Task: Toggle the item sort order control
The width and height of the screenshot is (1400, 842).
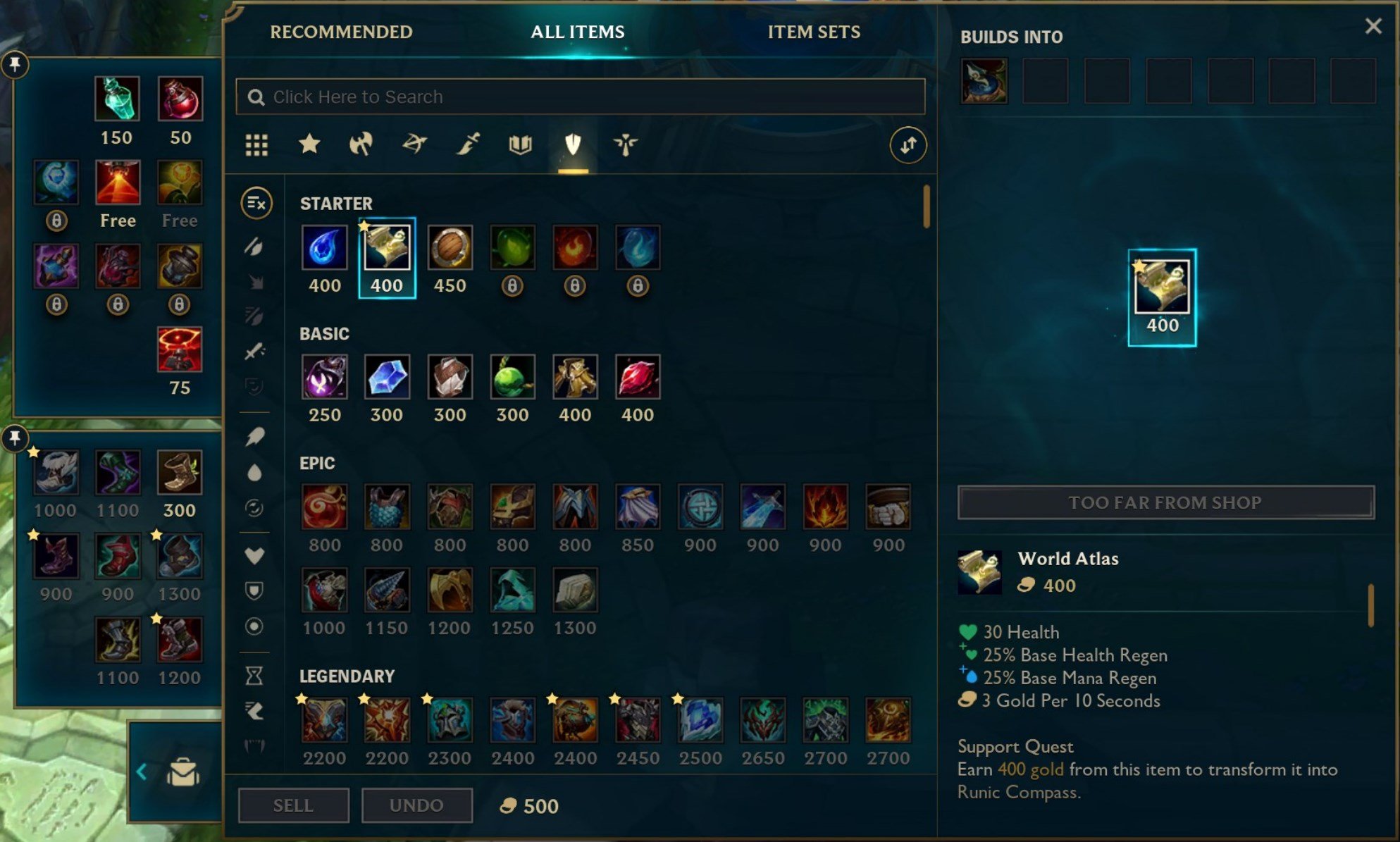Action: tap(910, 144)
